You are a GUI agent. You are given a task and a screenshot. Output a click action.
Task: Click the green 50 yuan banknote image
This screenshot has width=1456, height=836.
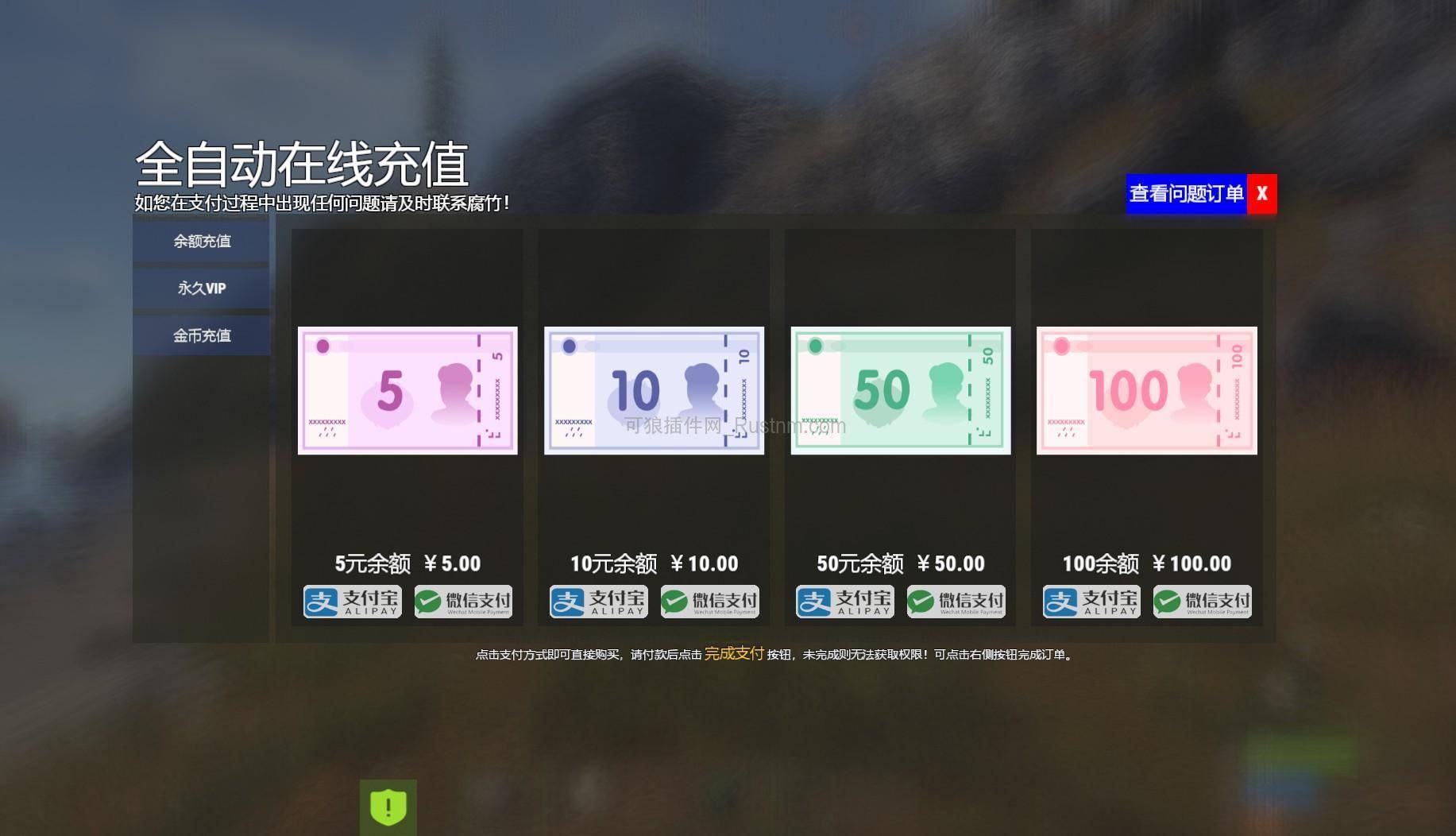pos(900,390)
